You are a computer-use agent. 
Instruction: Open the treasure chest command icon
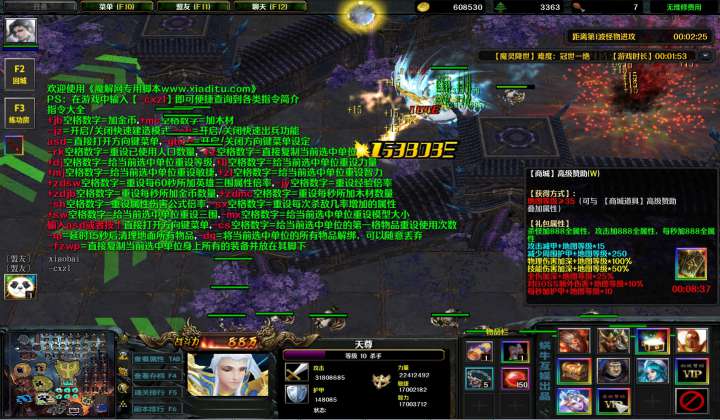[x=573, y=372]
